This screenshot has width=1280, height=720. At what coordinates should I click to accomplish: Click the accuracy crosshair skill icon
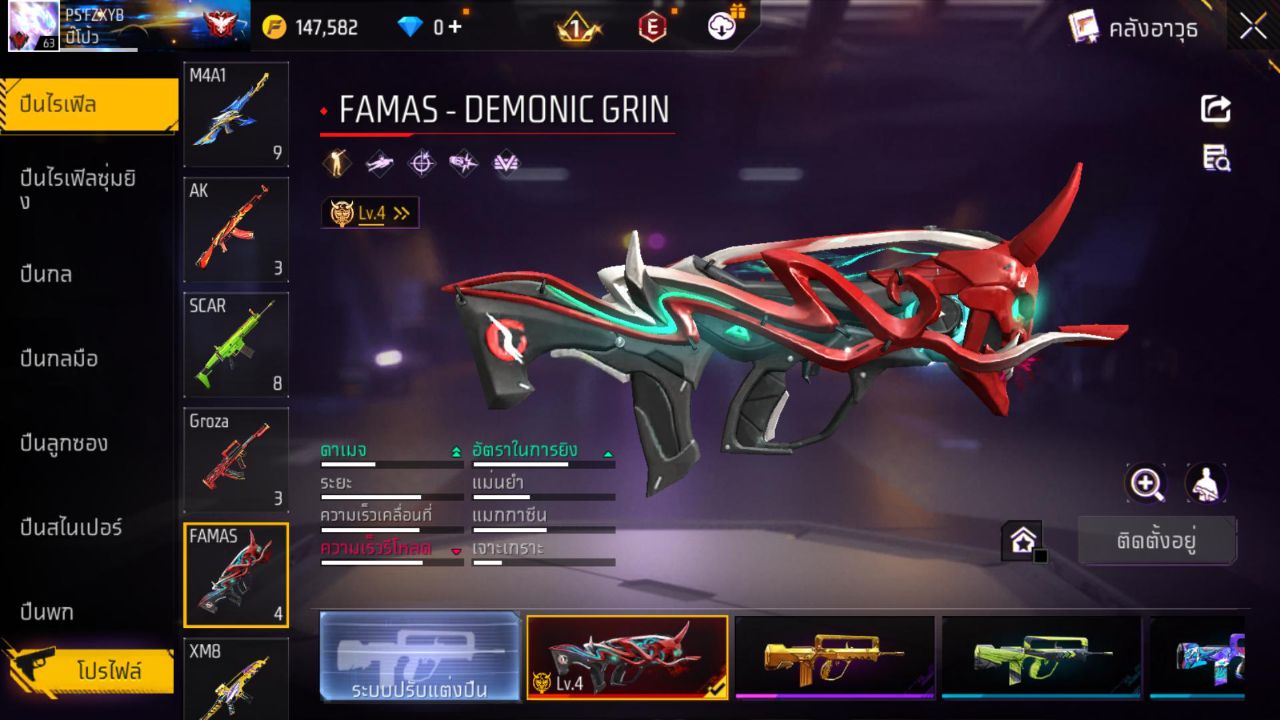(421, 163)
